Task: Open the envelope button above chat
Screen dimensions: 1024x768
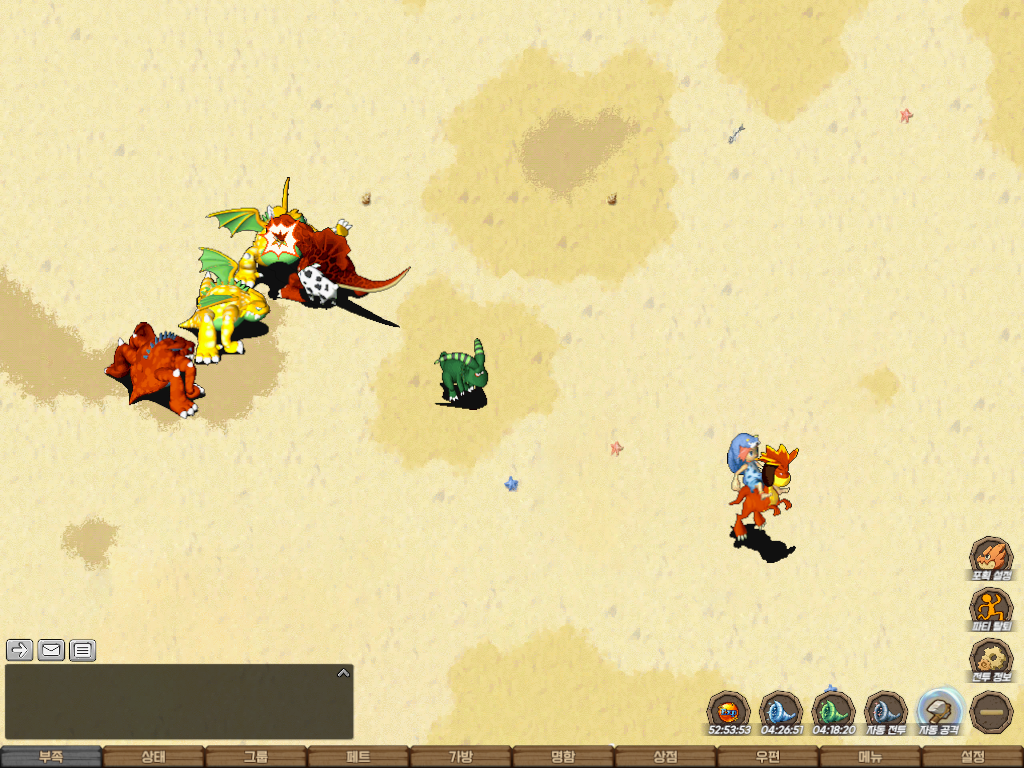Action: [x=51, y=650]
